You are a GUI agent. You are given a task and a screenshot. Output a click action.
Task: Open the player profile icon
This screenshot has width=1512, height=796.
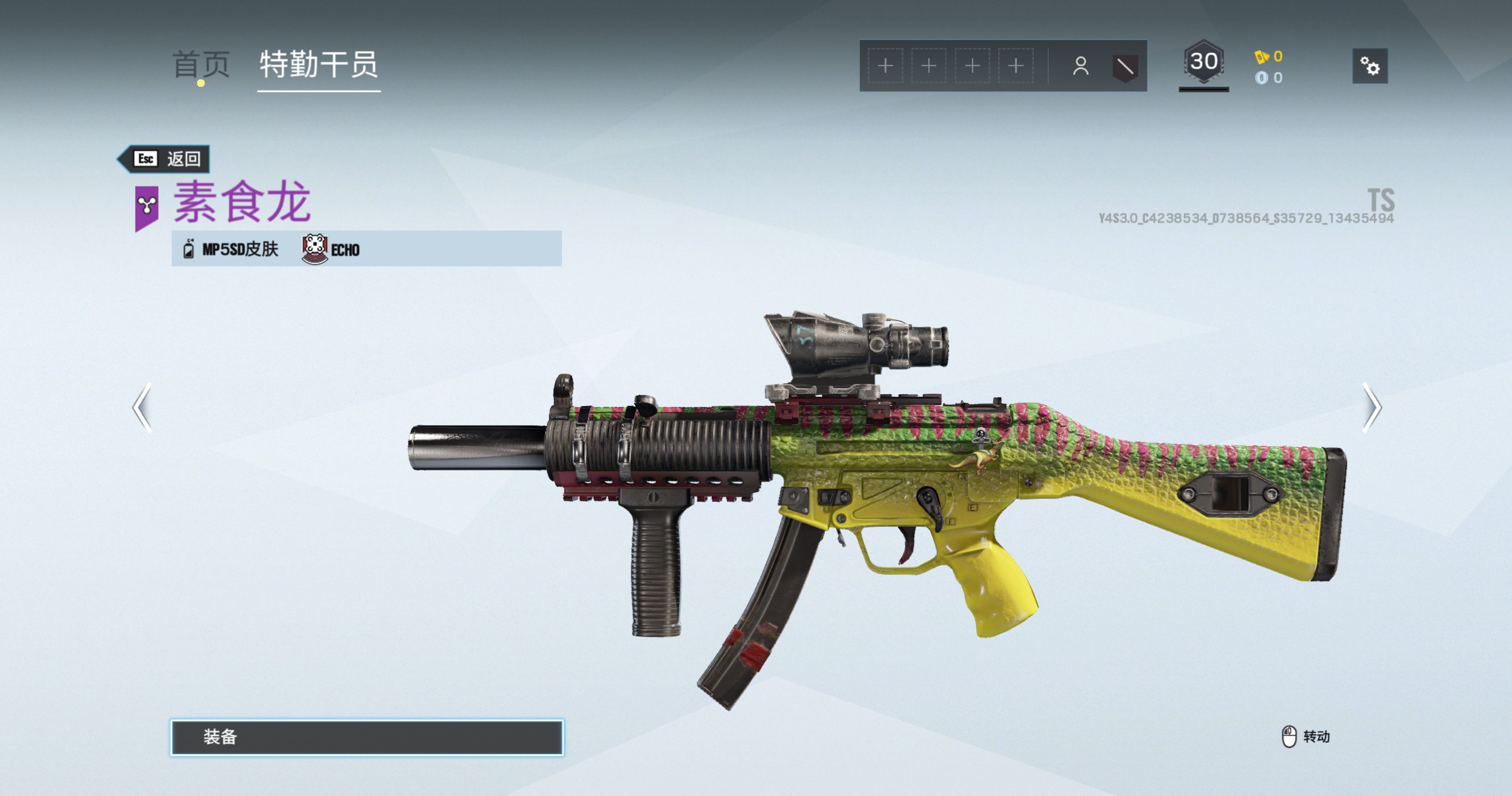(1080, 66)
